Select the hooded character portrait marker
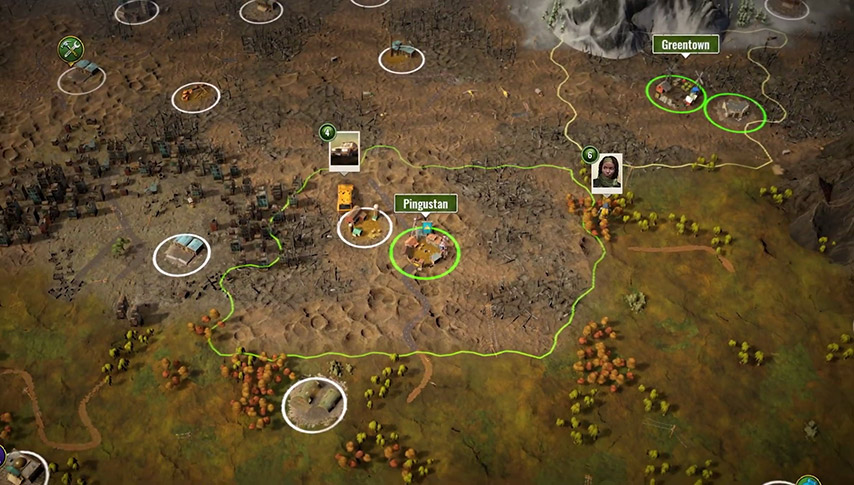854x485 pixels. [x=606, y=172]
